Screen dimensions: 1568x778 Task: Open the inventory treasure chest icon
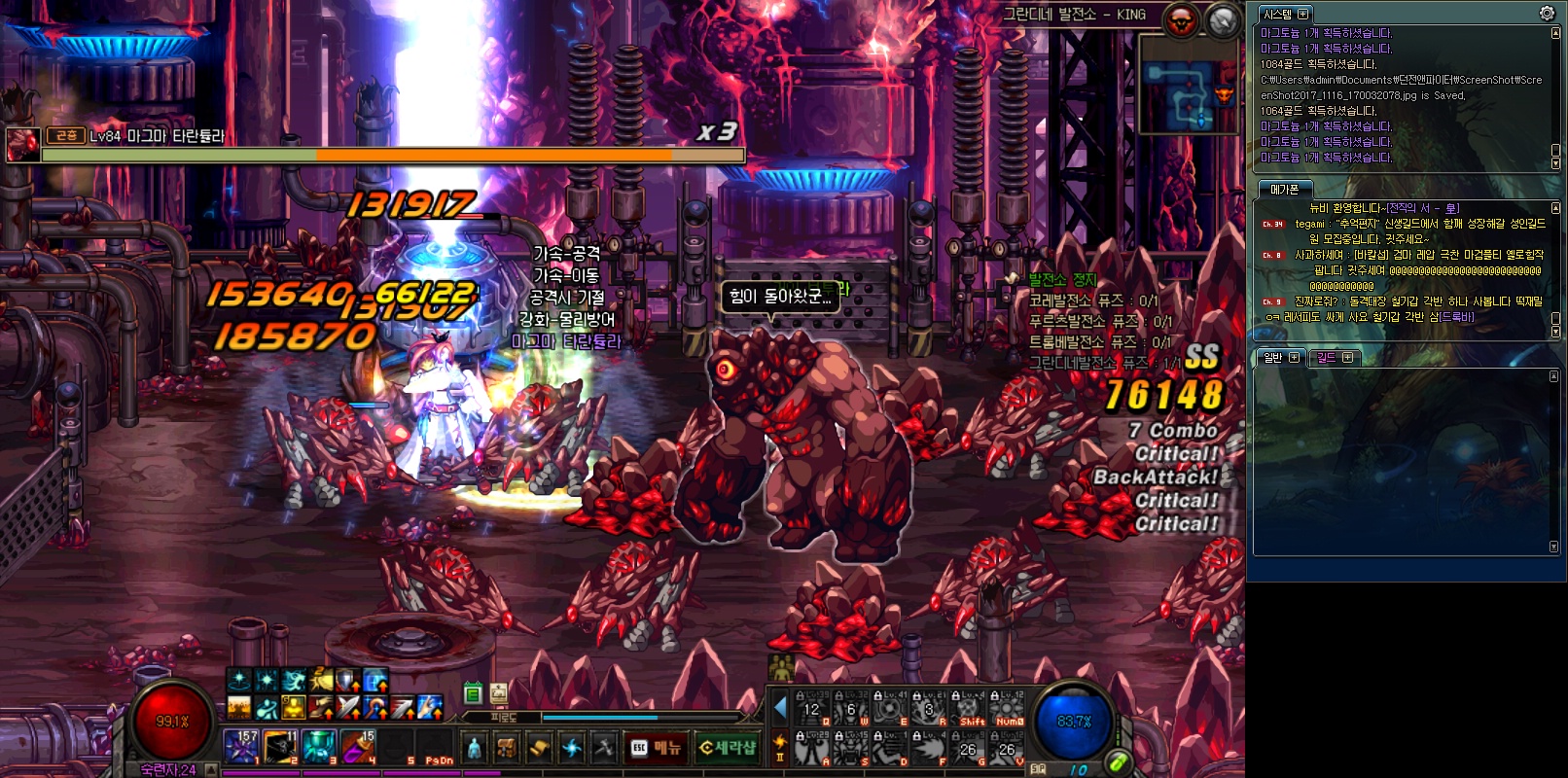pyautogui.click(x=506, y=747)
